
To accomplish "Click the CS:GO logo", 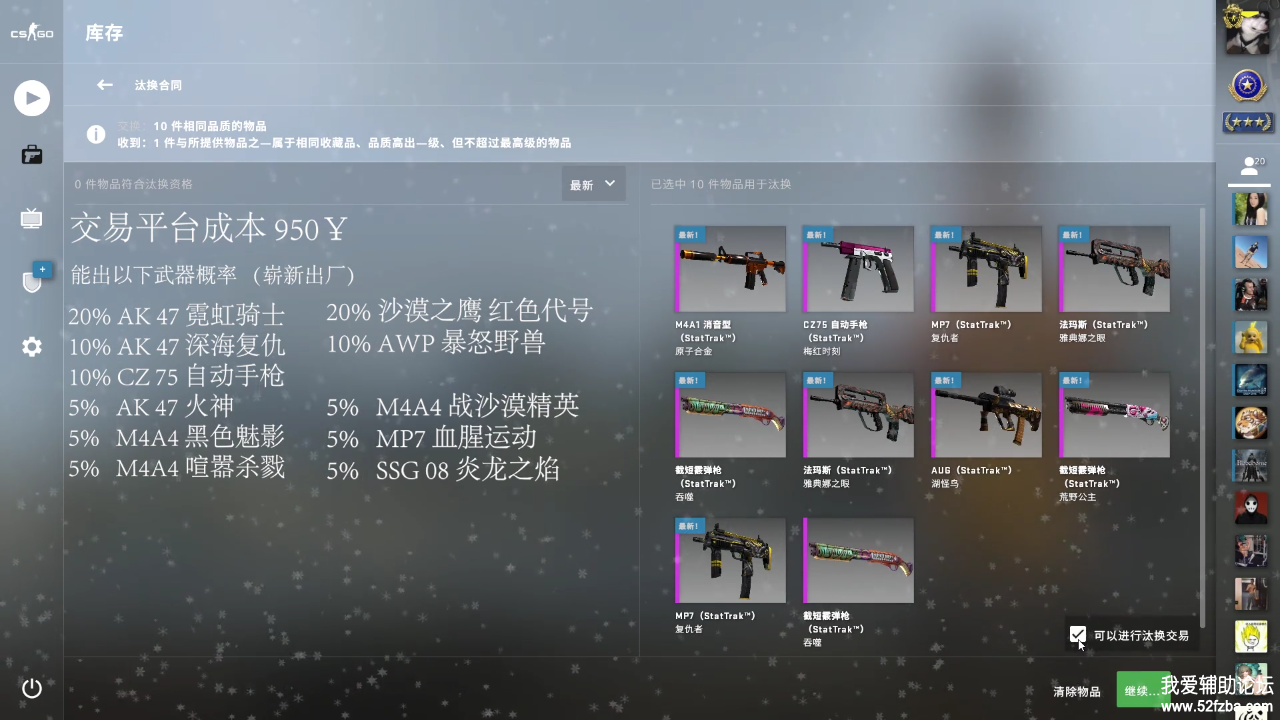I will (32, 34).
